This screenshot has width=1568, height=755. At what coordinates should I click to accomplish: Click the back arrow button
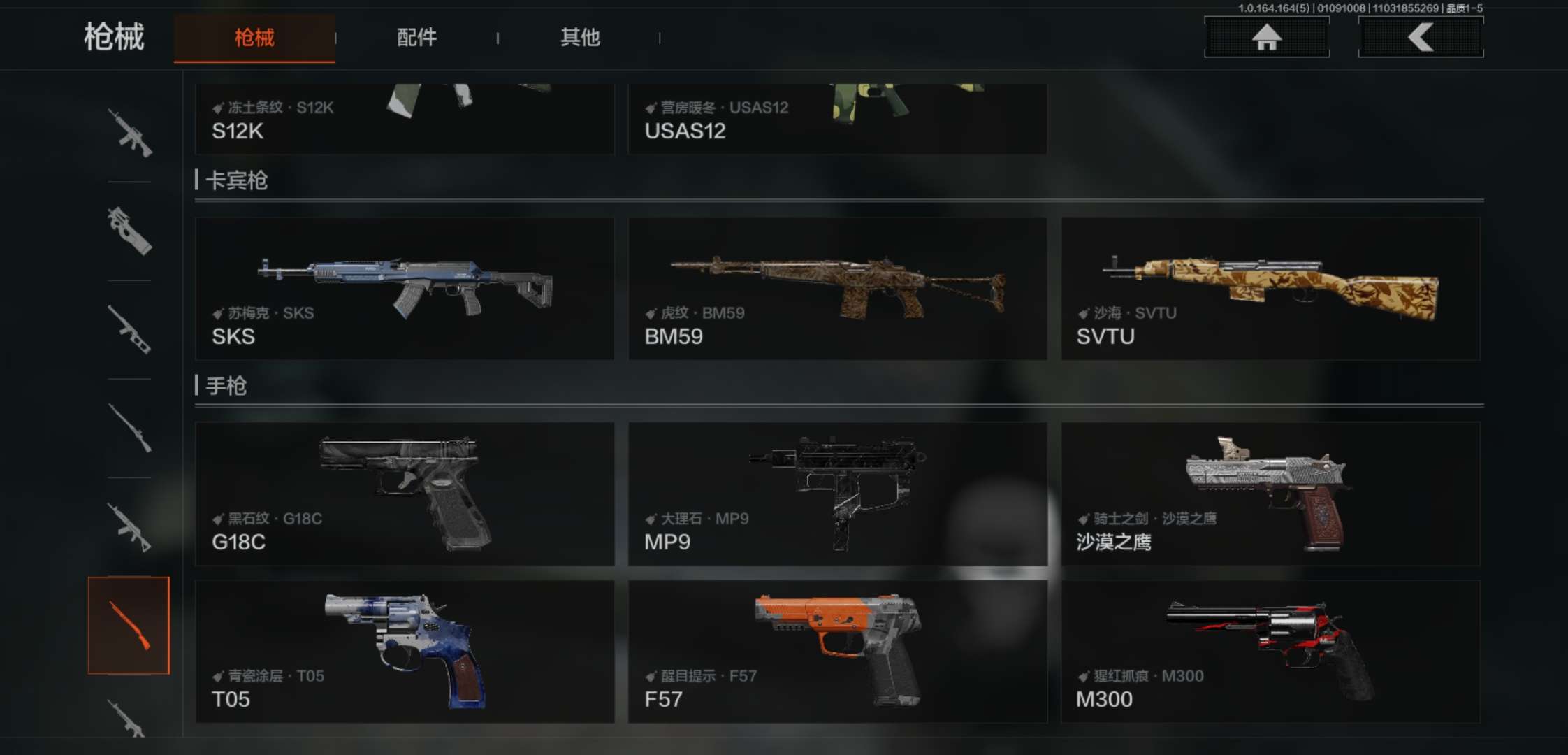[1421, 37]
